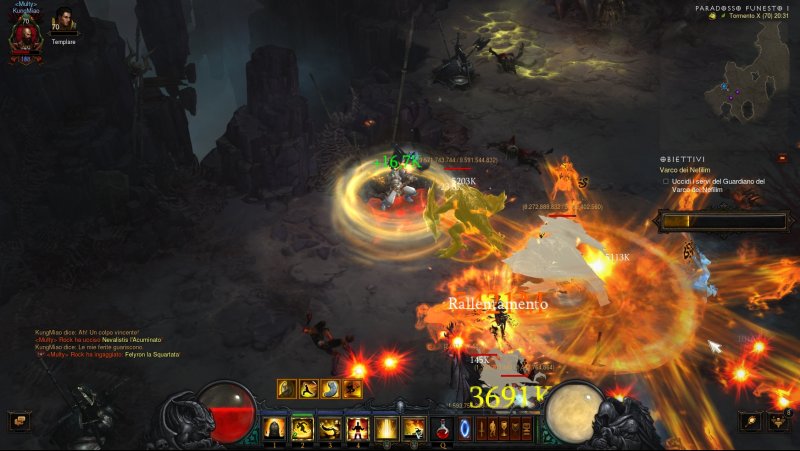The image size is (800, 451).
Task: Click the KungMiao party member portrait
Action: 26,36
